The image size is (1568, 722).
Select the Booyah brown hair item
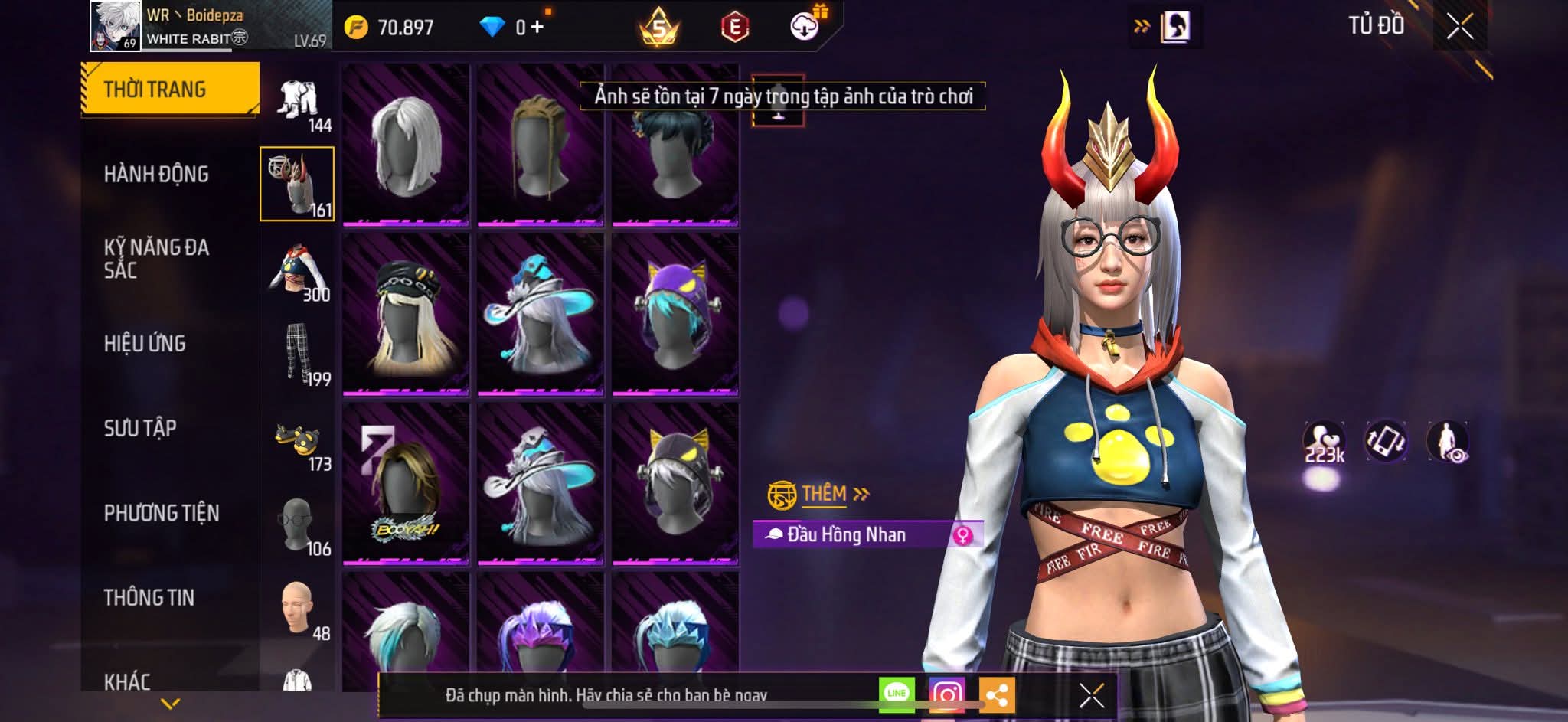406,485
